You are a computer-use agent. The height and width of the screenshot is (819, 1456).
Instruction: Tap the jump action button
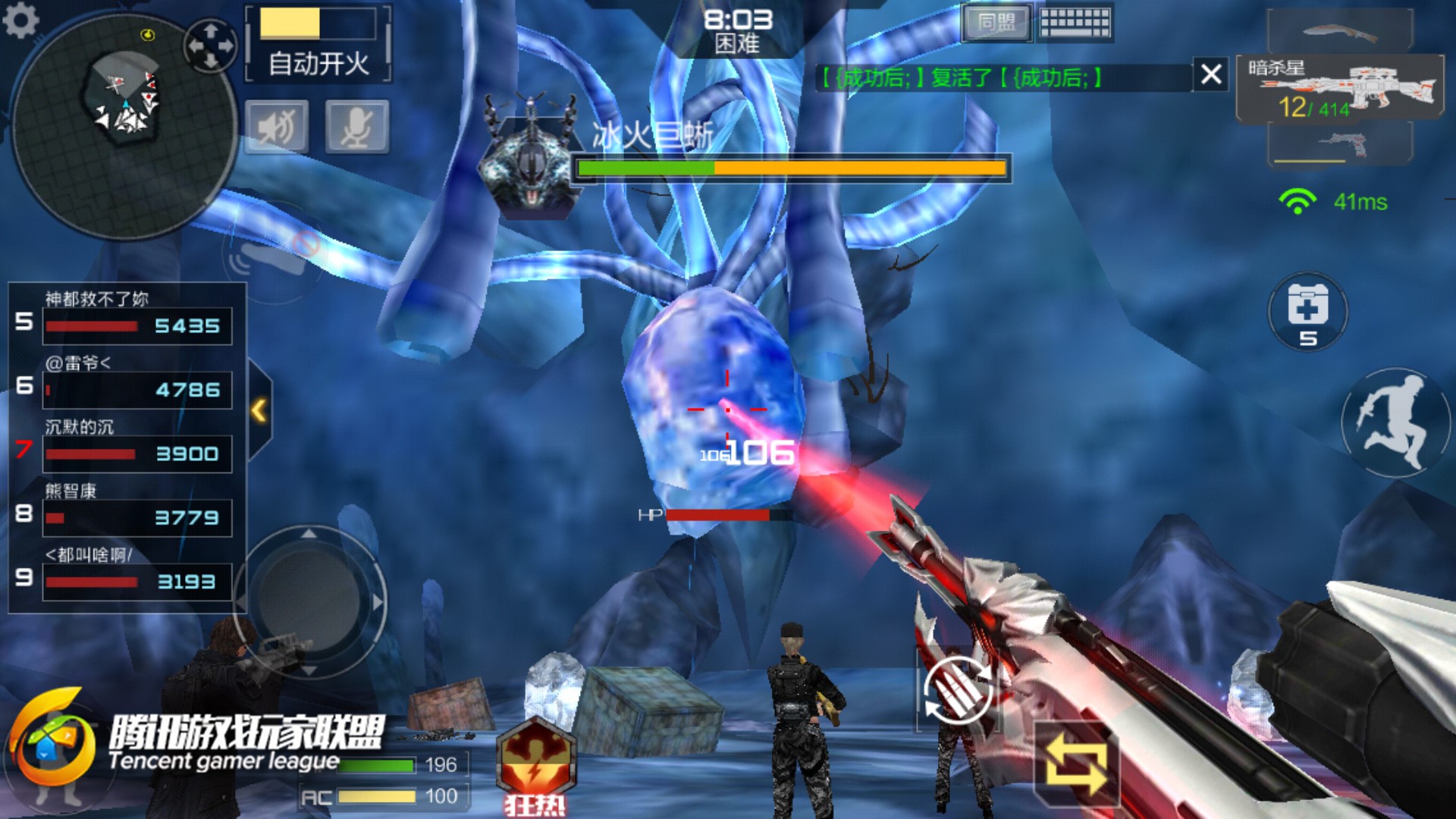point(1395,422)
